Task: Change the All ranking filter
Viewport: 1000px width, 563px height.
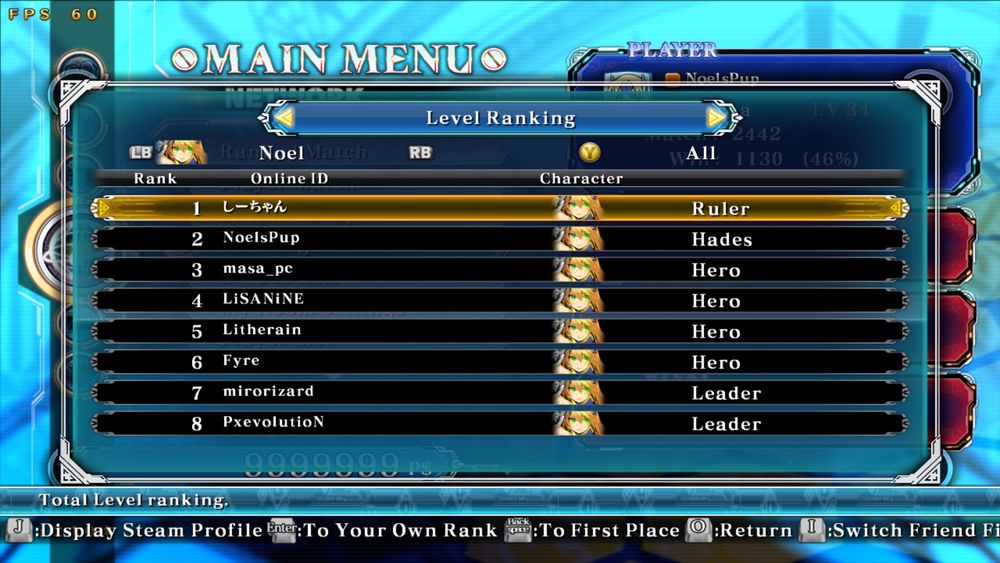Action: (x=700, y=153)
